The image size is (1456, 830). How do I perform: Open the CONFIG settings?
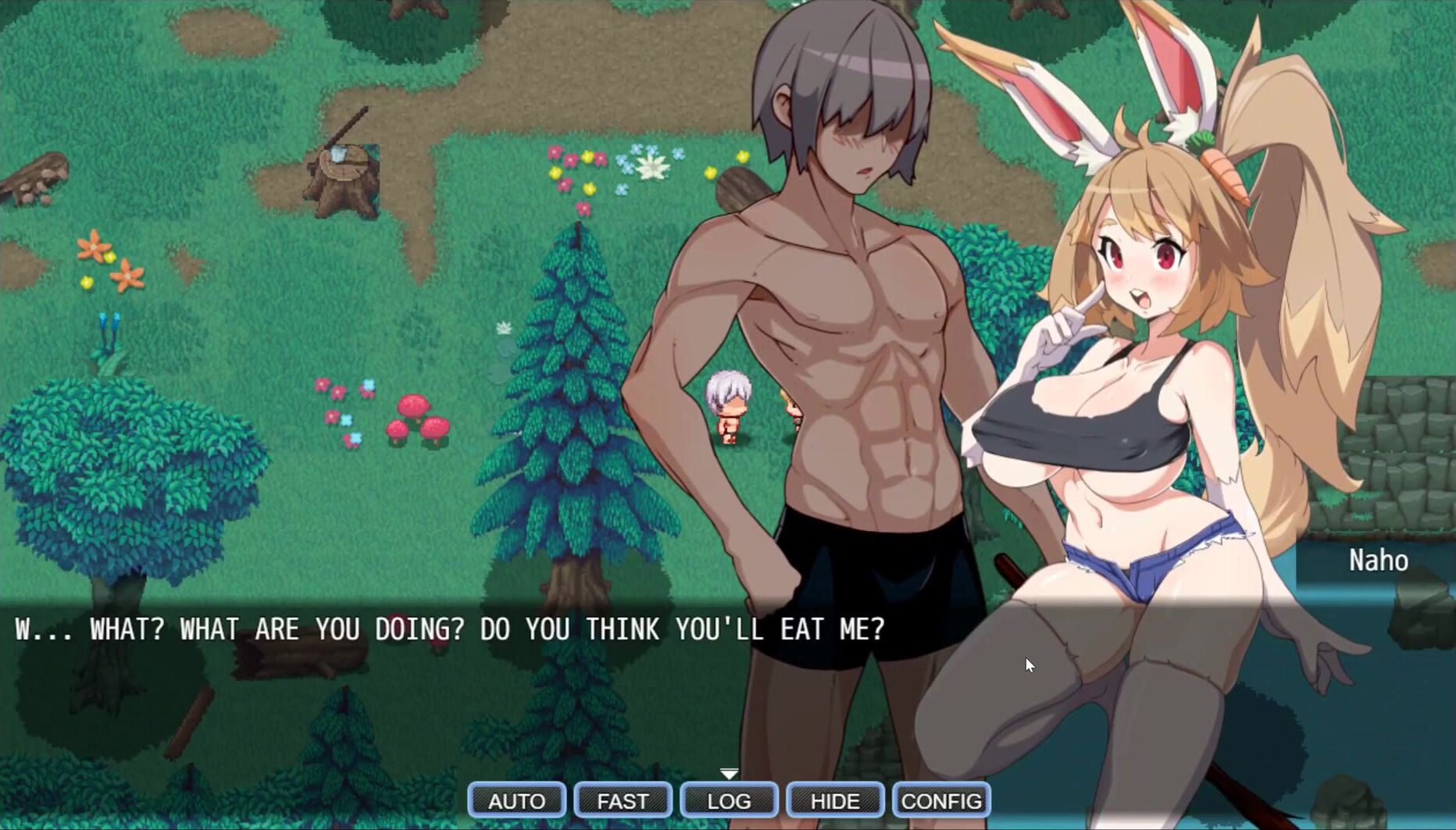tap(941, 800)
